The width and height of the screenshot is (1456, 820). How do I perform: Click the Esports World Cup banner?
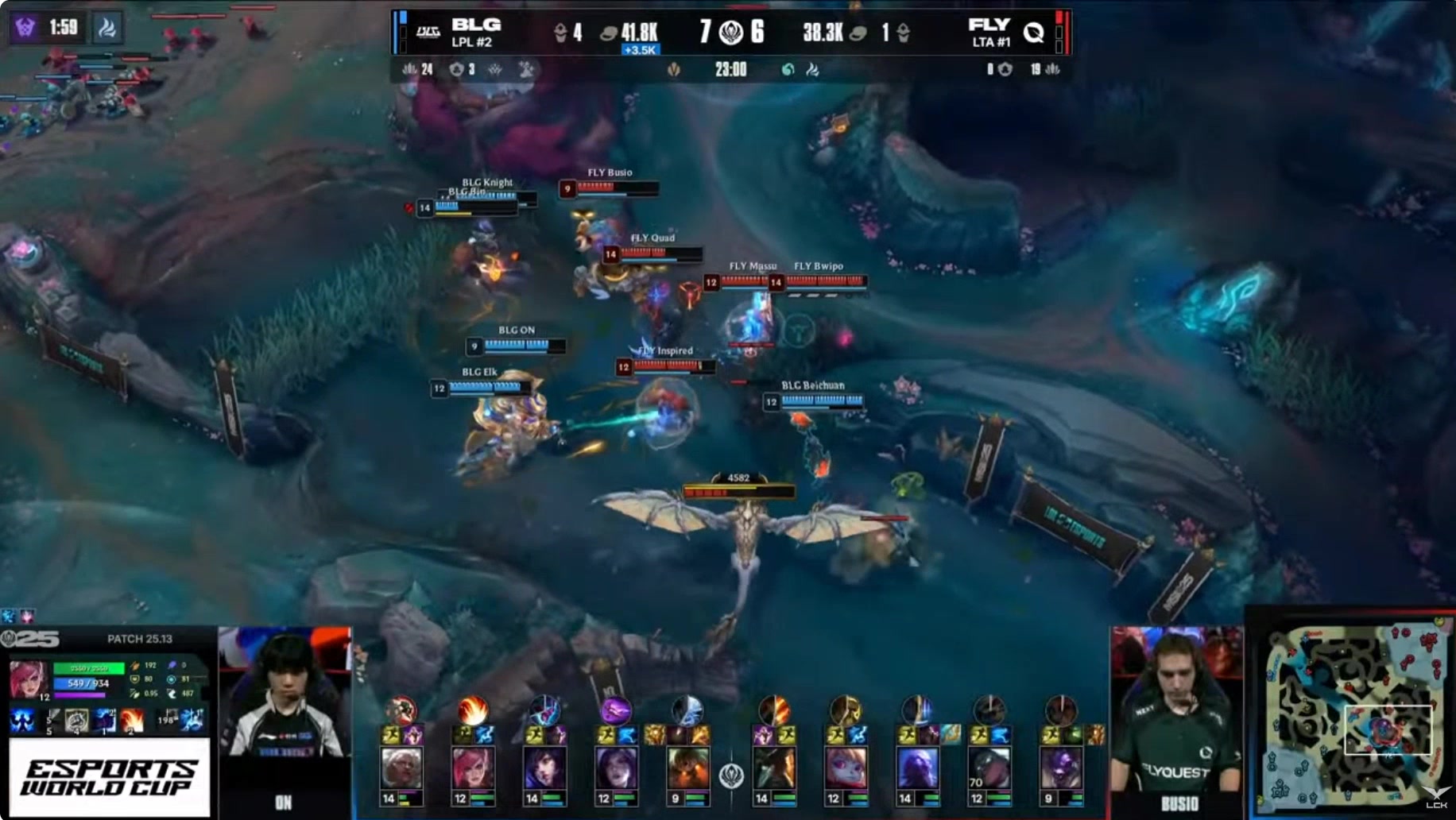coord(110,777)
